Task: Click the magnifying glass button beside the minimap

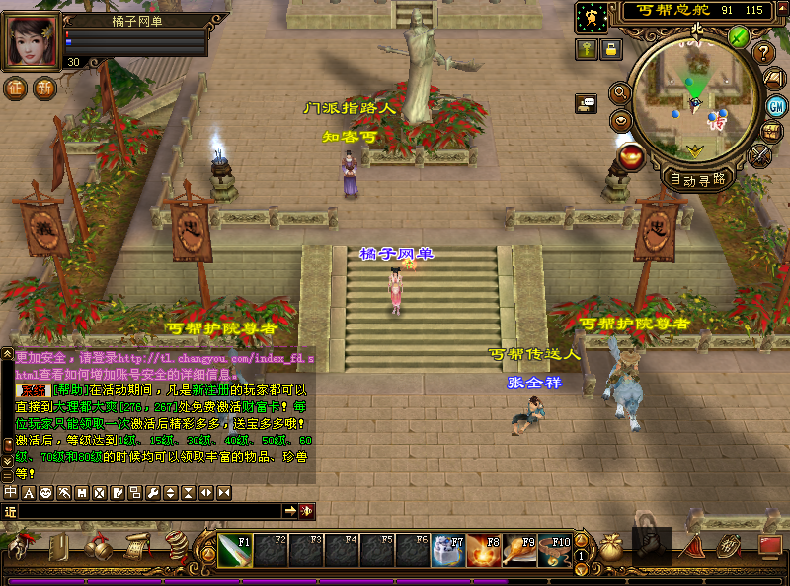Action: (x=619, y=92)
